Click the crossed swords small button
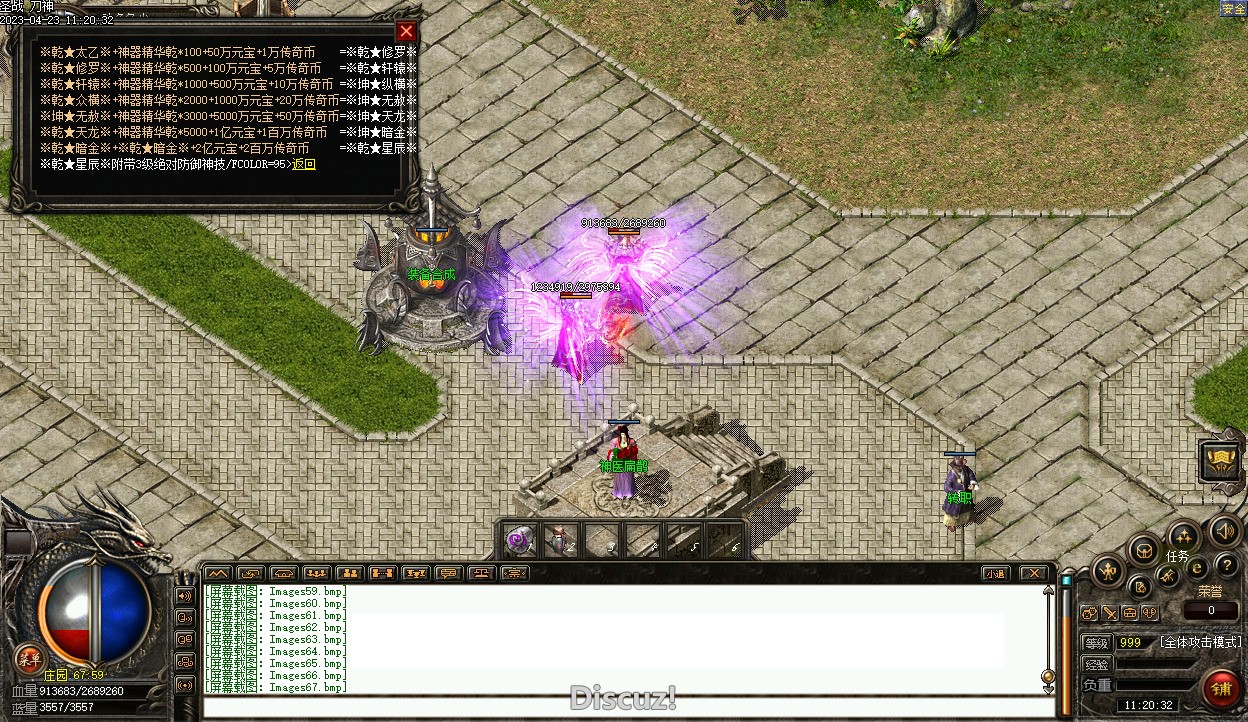 1110,613
